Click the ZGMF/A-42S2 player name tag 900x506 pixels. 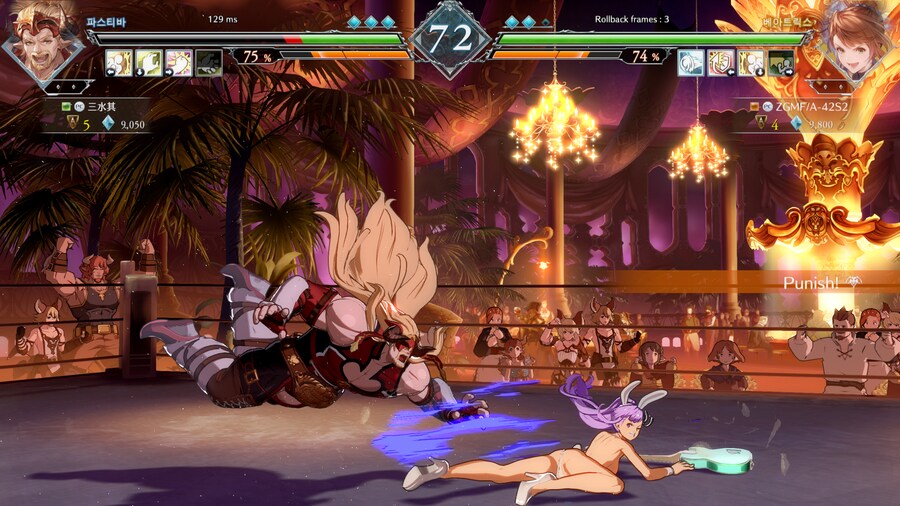pyautogui.click(x=806, y=105)
